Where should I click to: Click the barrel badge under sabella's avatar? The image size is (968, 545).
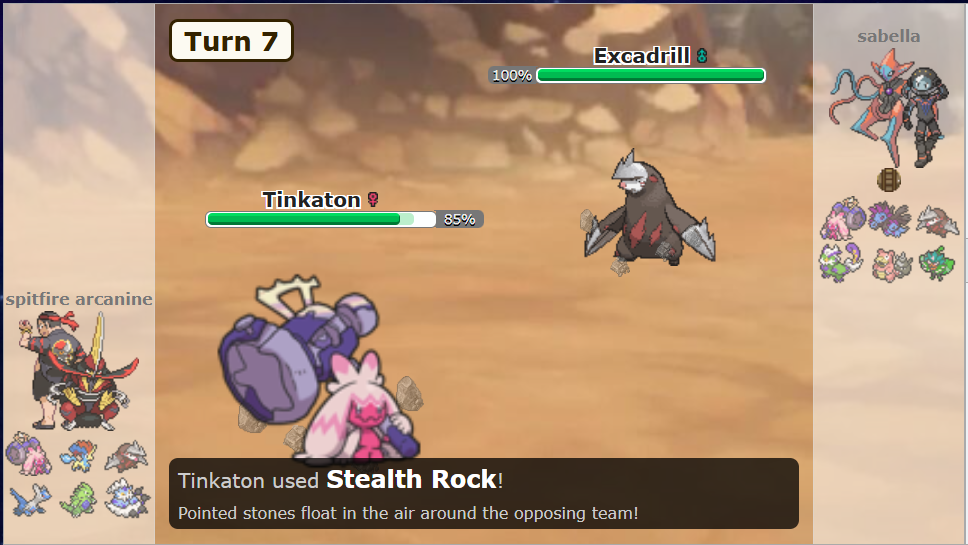pos(889,180)
